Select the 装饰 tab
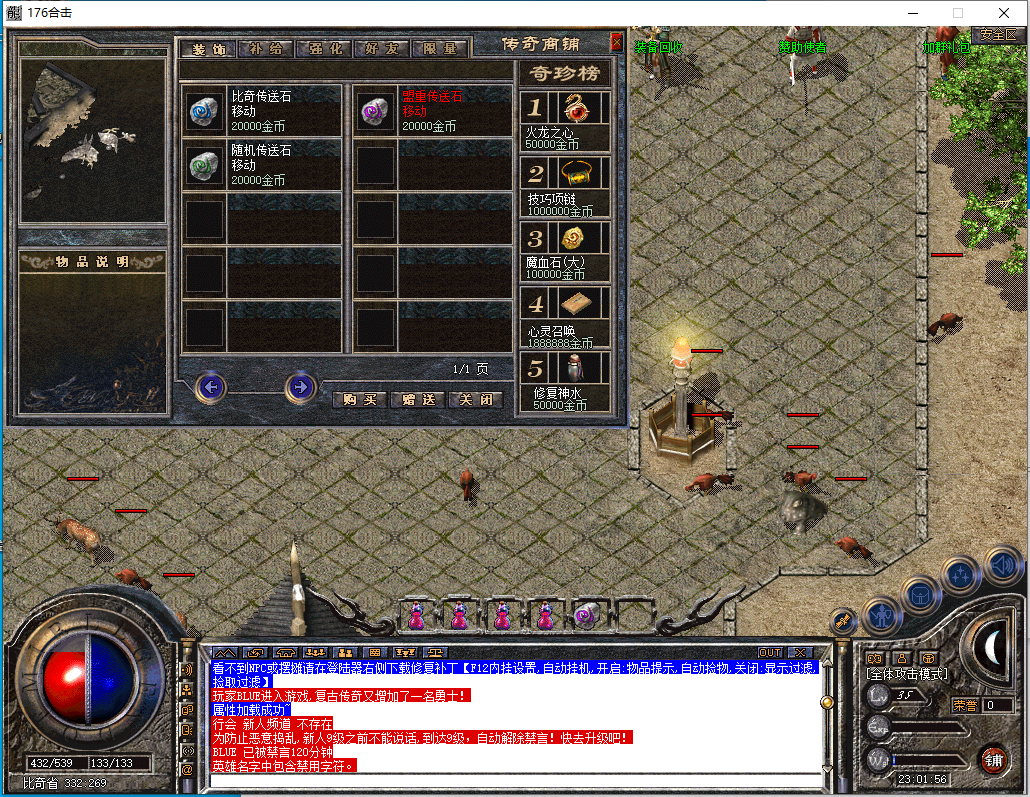Screen dimensions: 1030x797 208,48
